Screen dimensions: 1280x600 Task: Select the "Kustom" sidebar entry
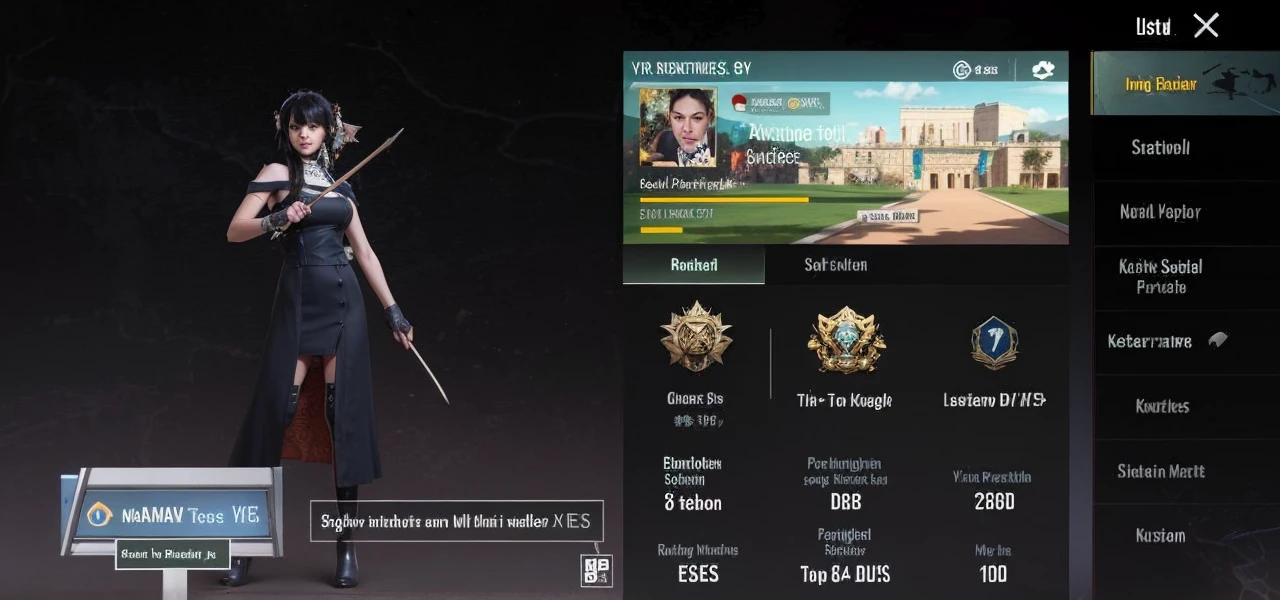coord(1160,536)
